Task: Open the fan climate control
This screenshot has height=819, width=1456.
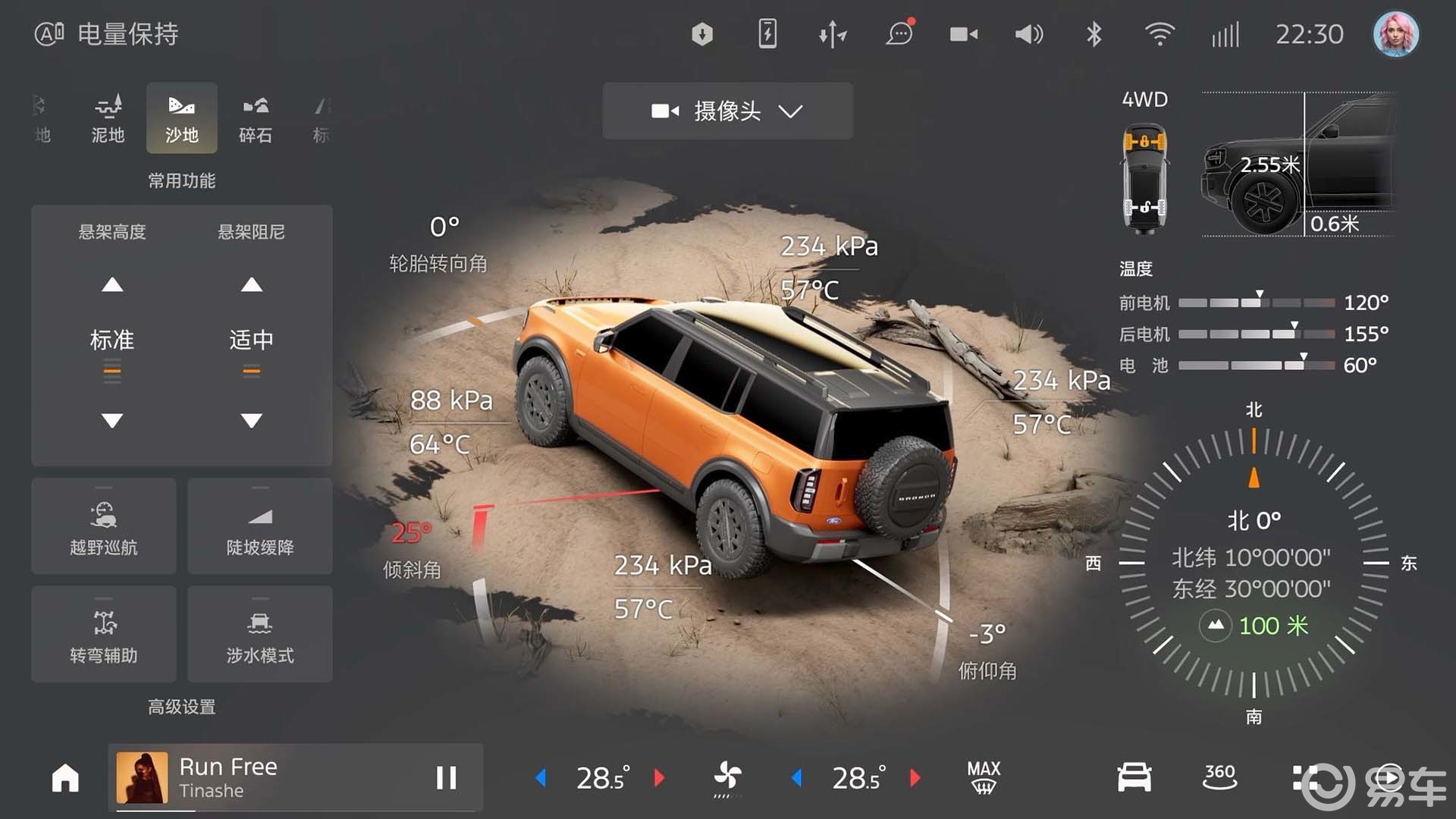Action: point(727,778)
